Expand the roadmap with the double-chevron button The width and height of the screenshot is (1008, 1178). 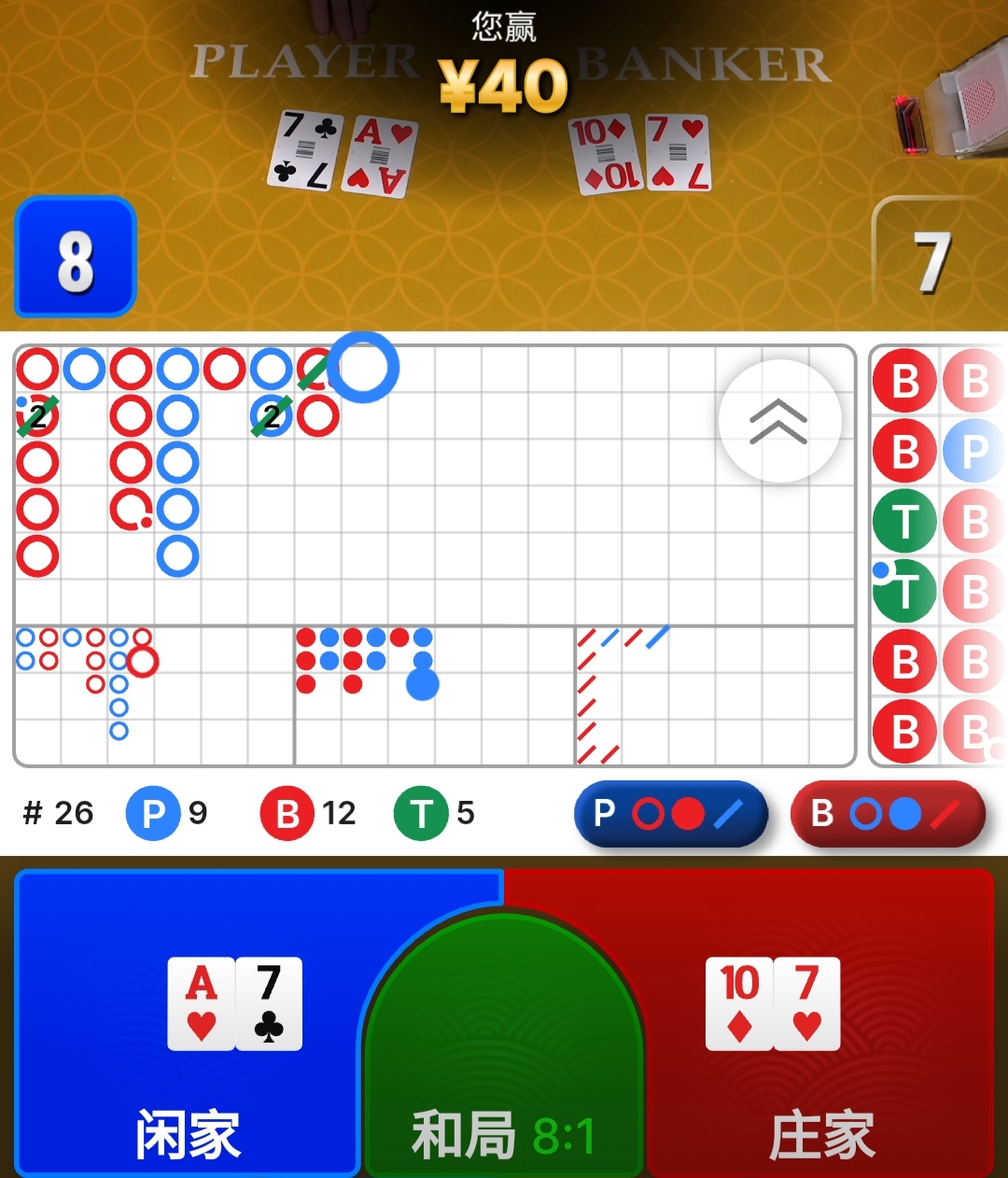pyautogui.click(x=779, y=421)
